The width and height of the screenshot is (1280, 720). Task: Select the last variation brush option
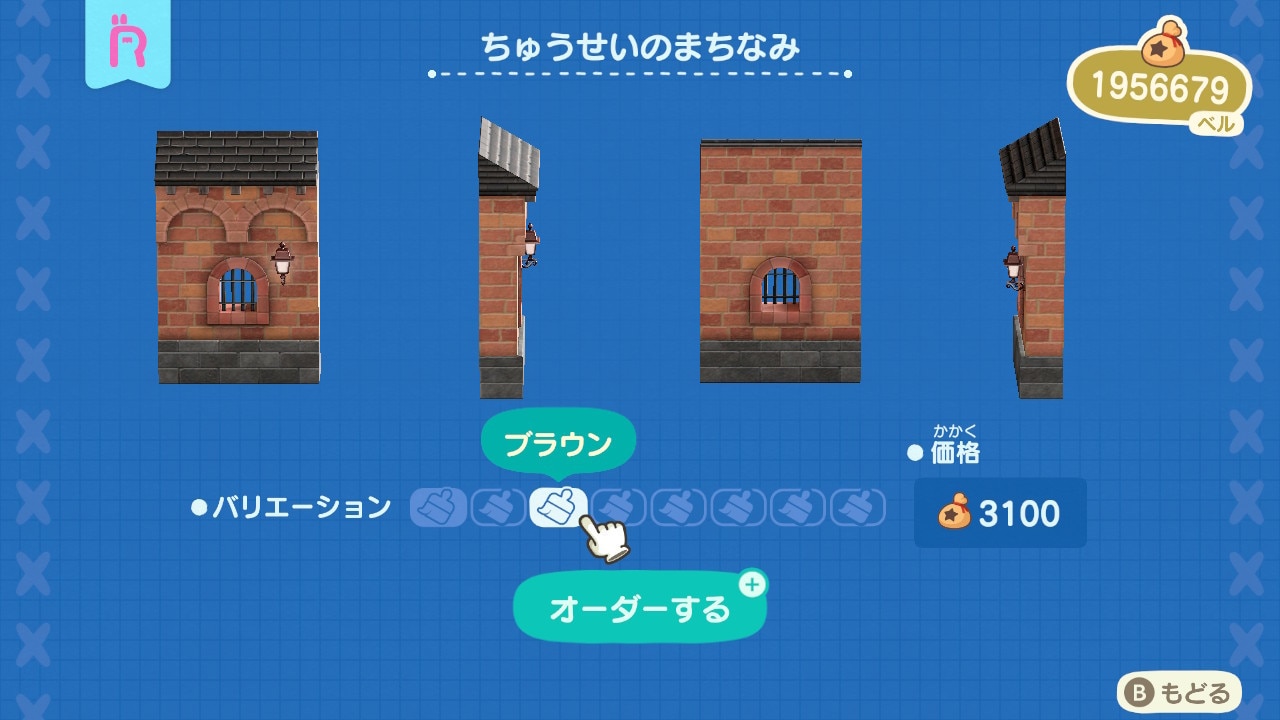click(859, 508)
